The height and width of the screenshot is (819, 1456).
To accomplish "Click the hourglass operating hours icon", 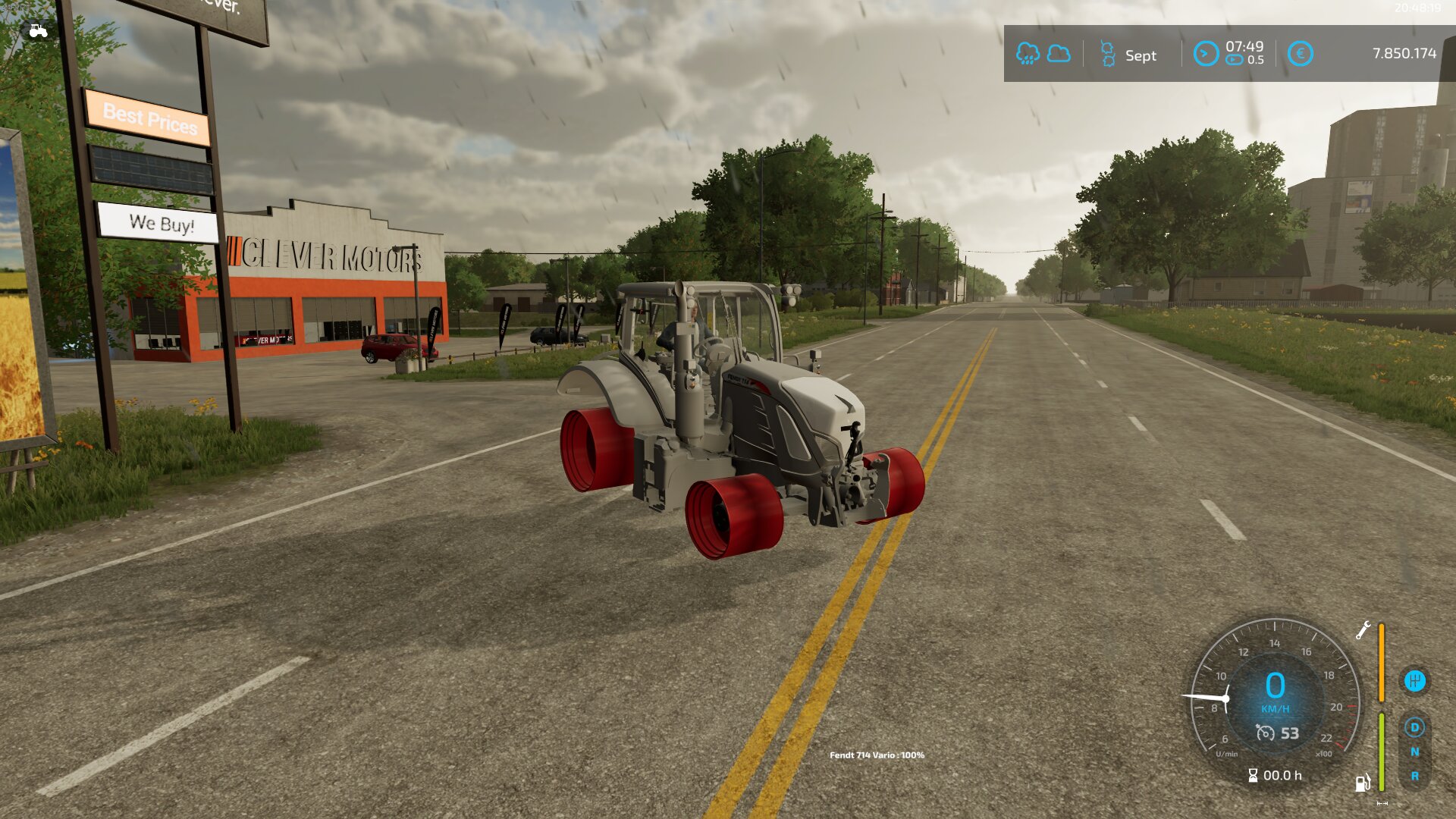I will click(x=1253, y=776).
